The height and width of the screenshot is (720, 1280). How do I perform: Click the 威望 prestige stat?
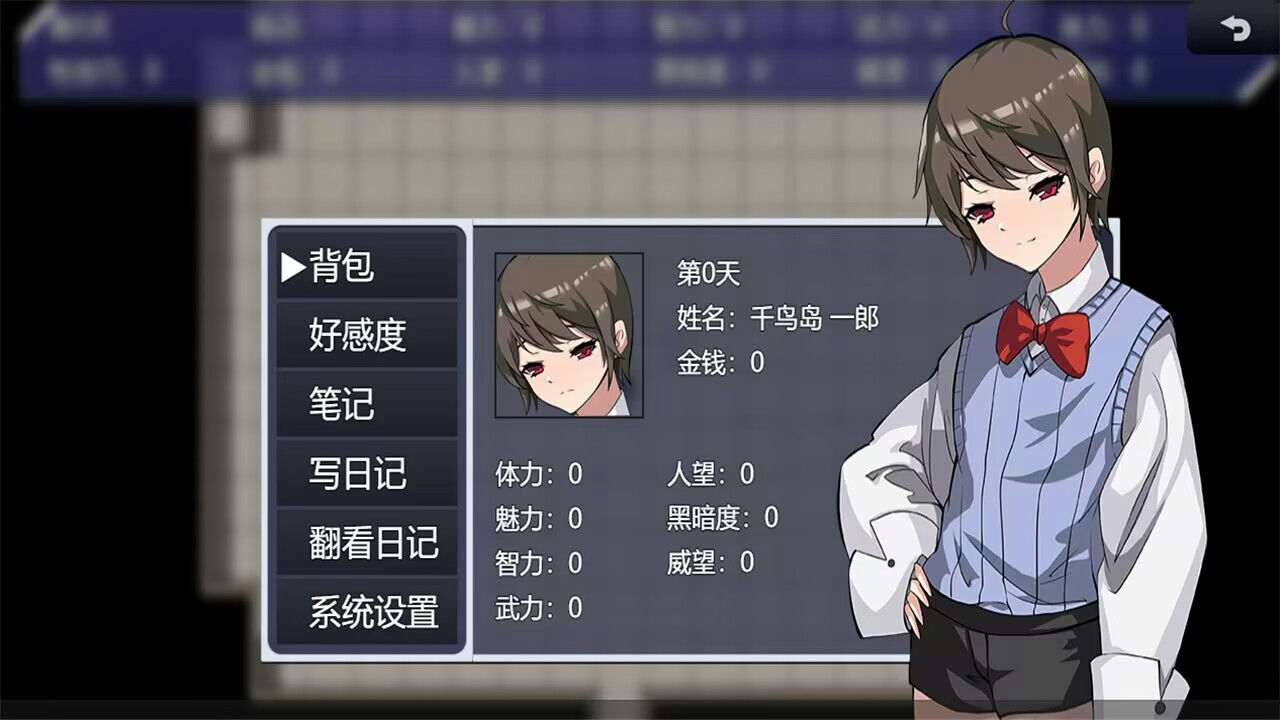click(710, 563)
